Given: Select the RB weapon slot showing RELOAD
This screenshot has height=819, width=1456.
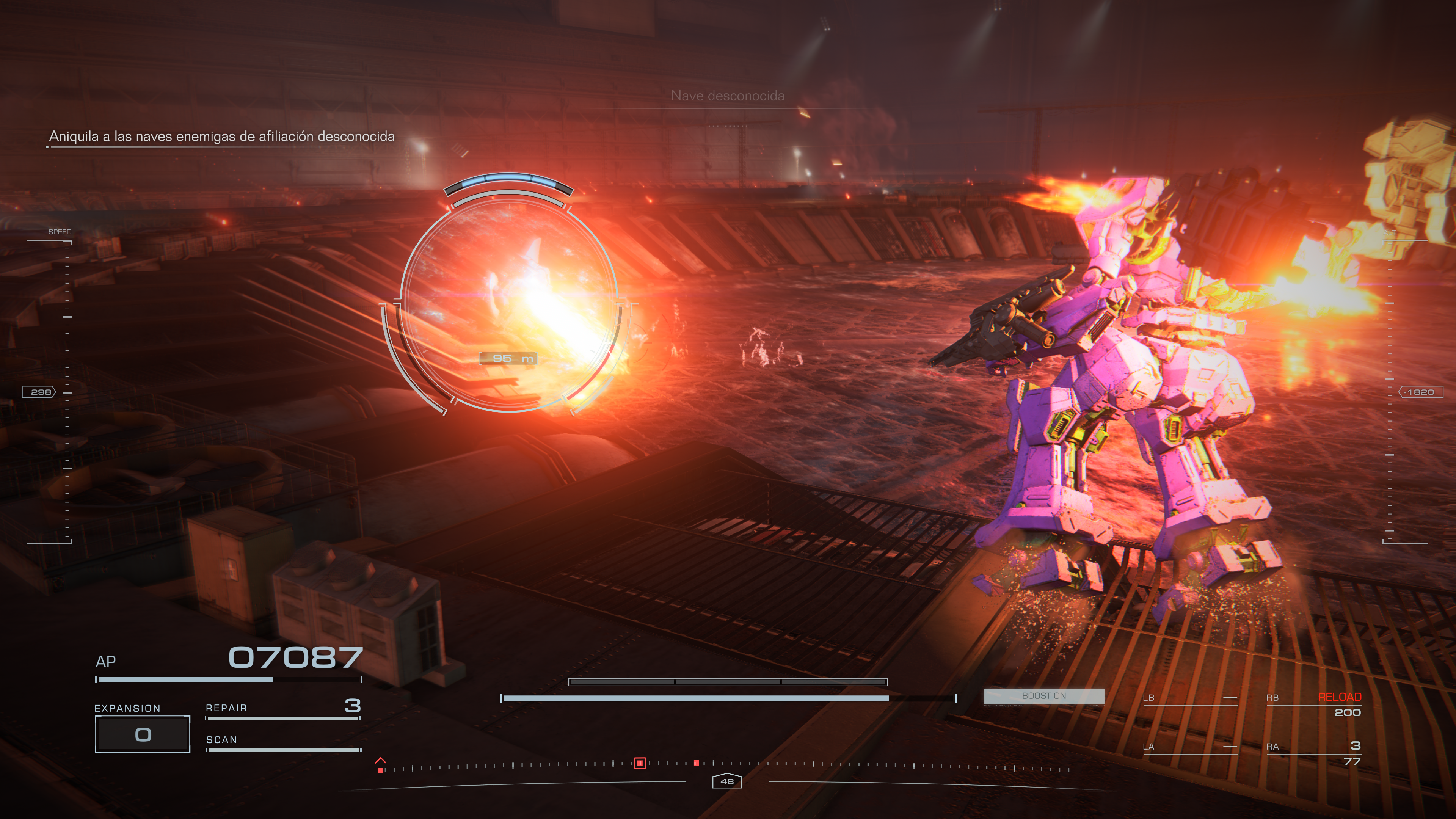Looking at the screenshot, I should coord(1313,704).
